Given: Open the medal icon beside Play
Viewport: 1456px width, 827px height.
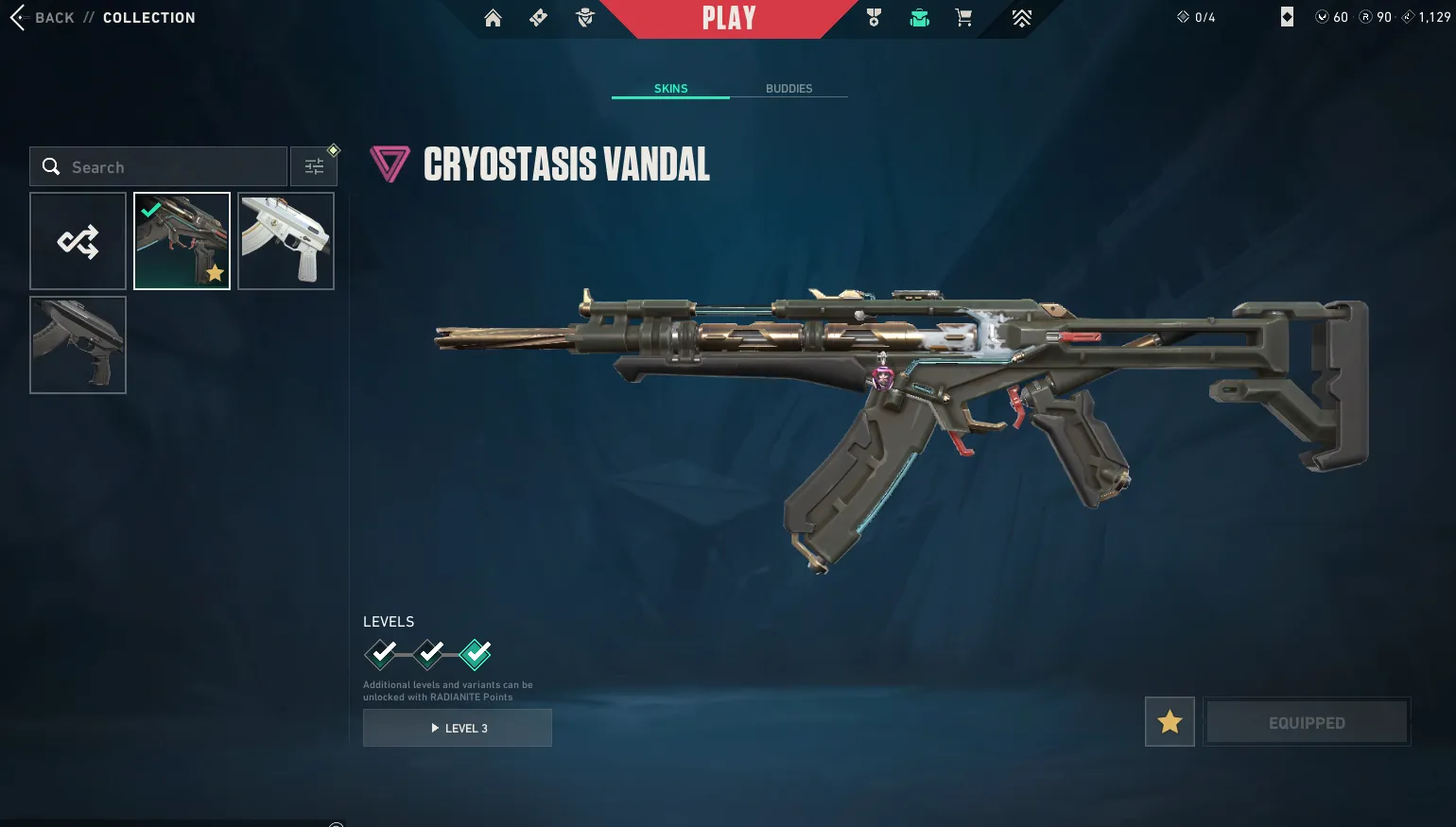Looking at the screenshot, I should [874, 18].
